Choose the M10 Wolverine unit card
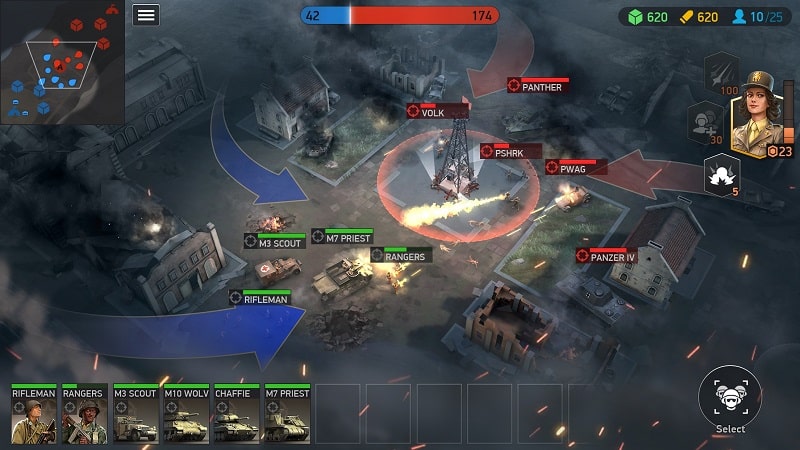Image resolution: width=800 pixels, height=450 pixels. [x=185, y=414]
